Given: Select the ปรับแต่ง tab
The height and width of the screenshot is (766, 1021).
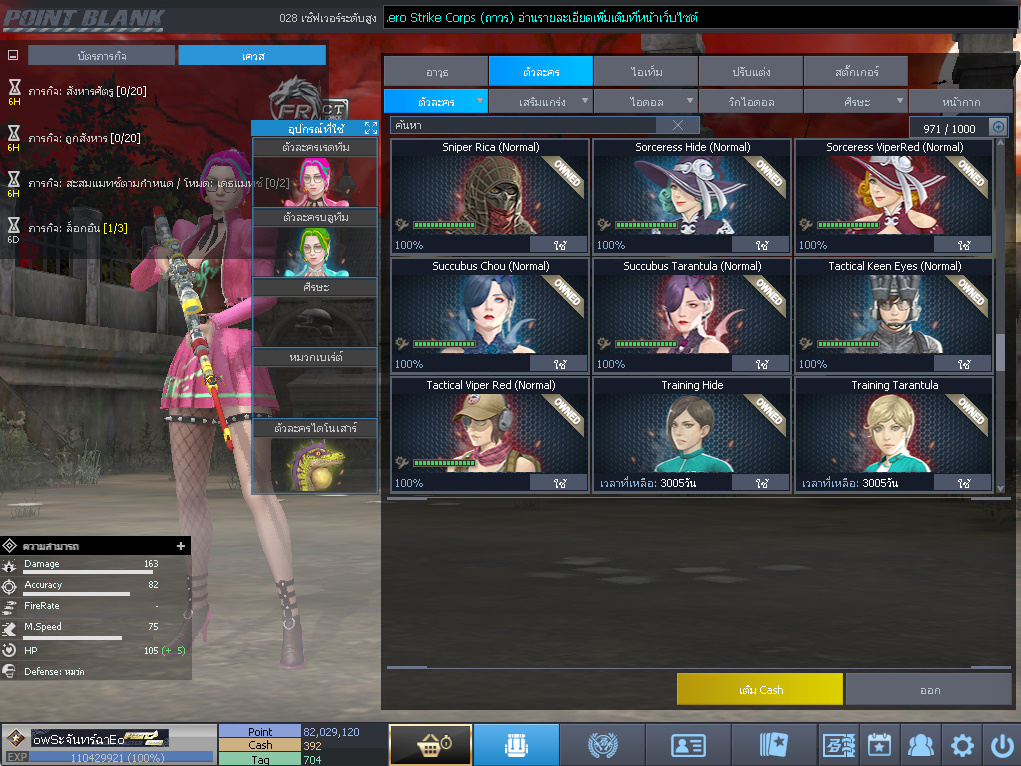Looking at the screenshot, I should [x=750, y=71].
